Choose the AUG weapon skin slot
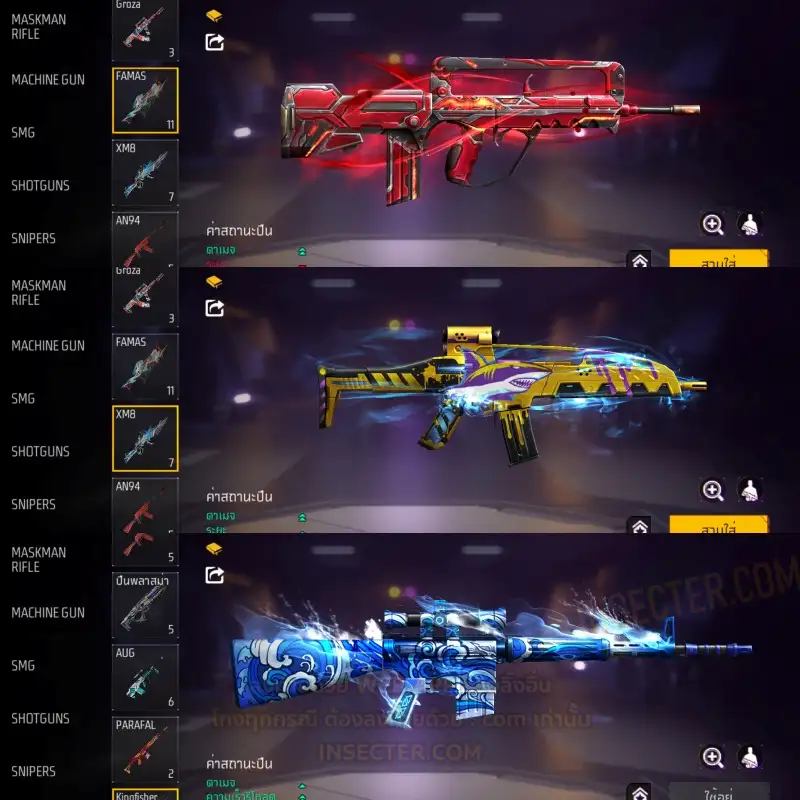 (x=145, y=677)
